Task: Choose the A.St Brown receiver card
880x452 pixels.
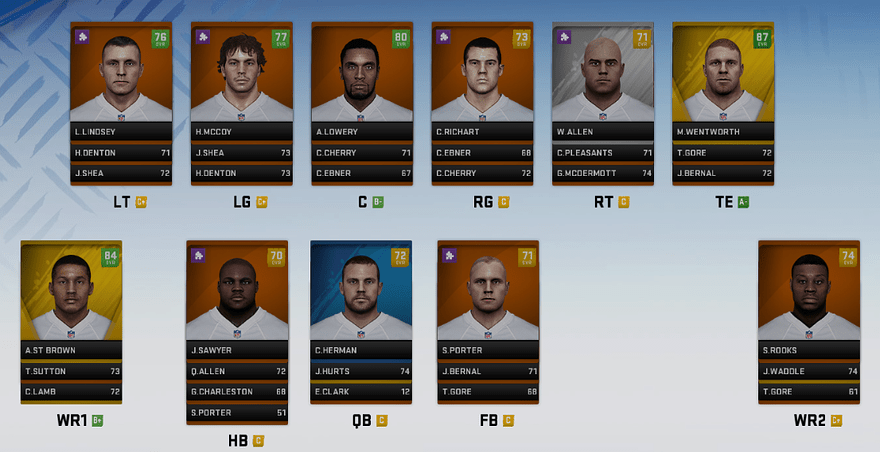Action: click(71, 297)
